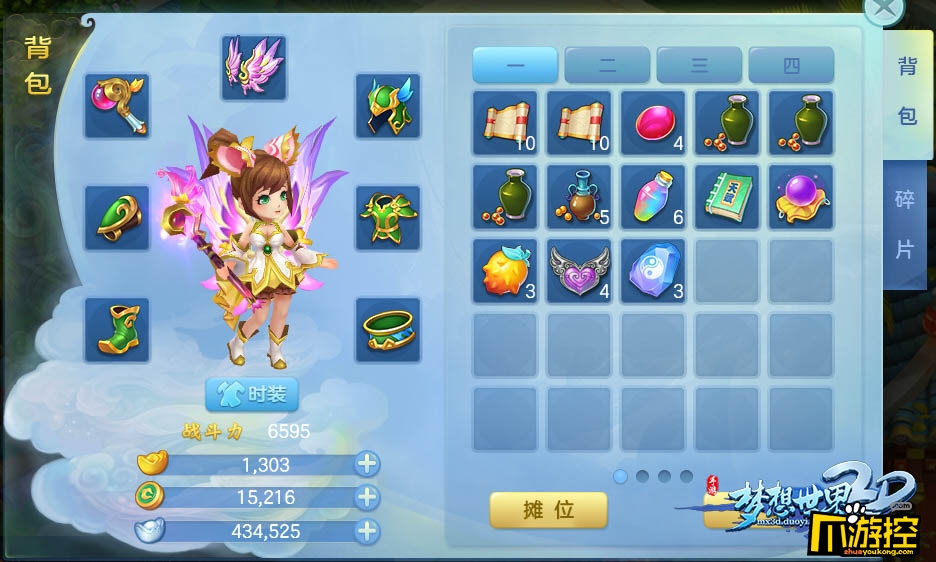Switch to the 碎片 fragments tab
936x562 pixels.
(x=904, y=224)
